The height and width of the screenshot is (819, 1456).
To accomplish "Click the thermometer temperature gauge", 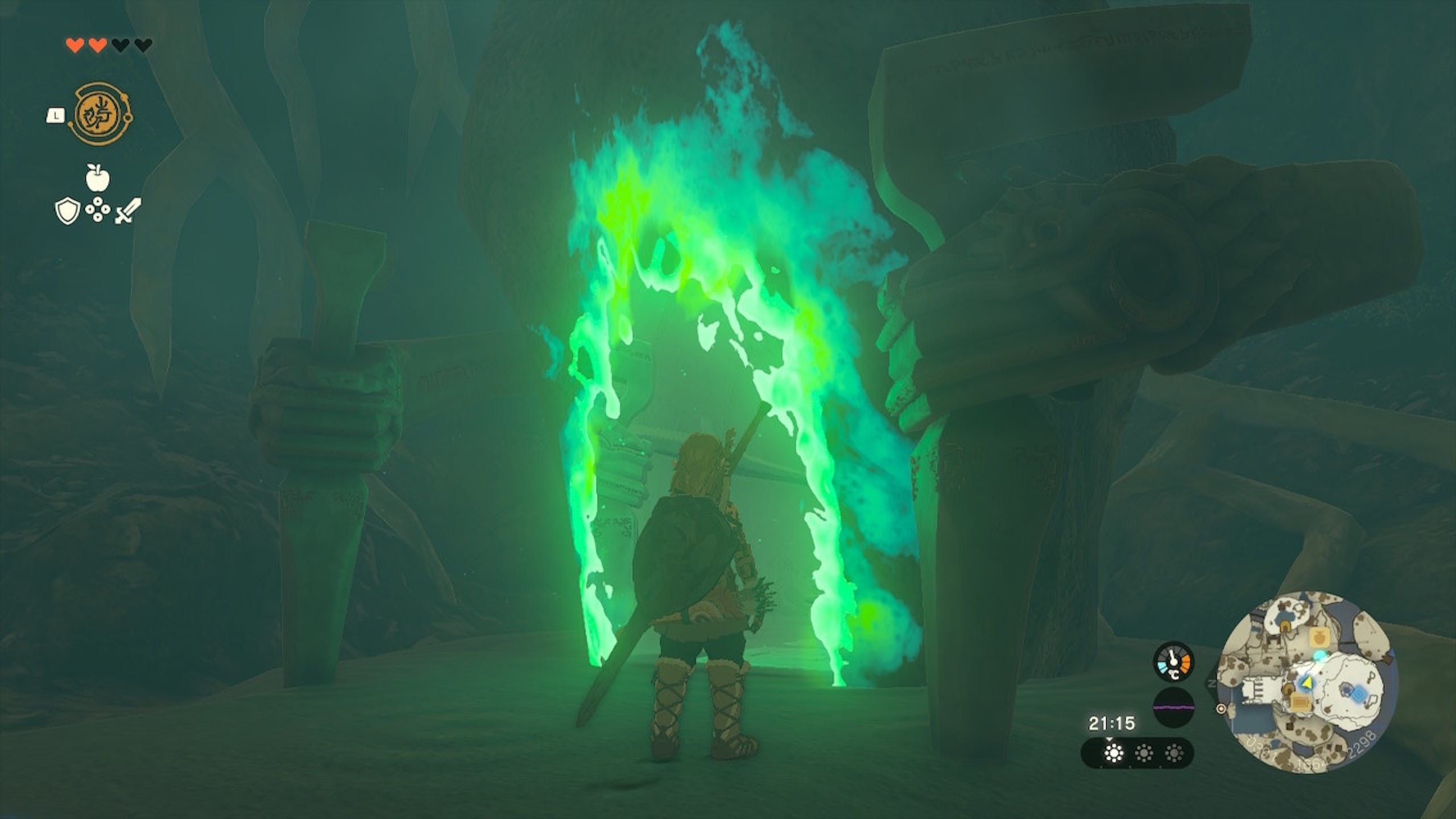I will 1173,661.
